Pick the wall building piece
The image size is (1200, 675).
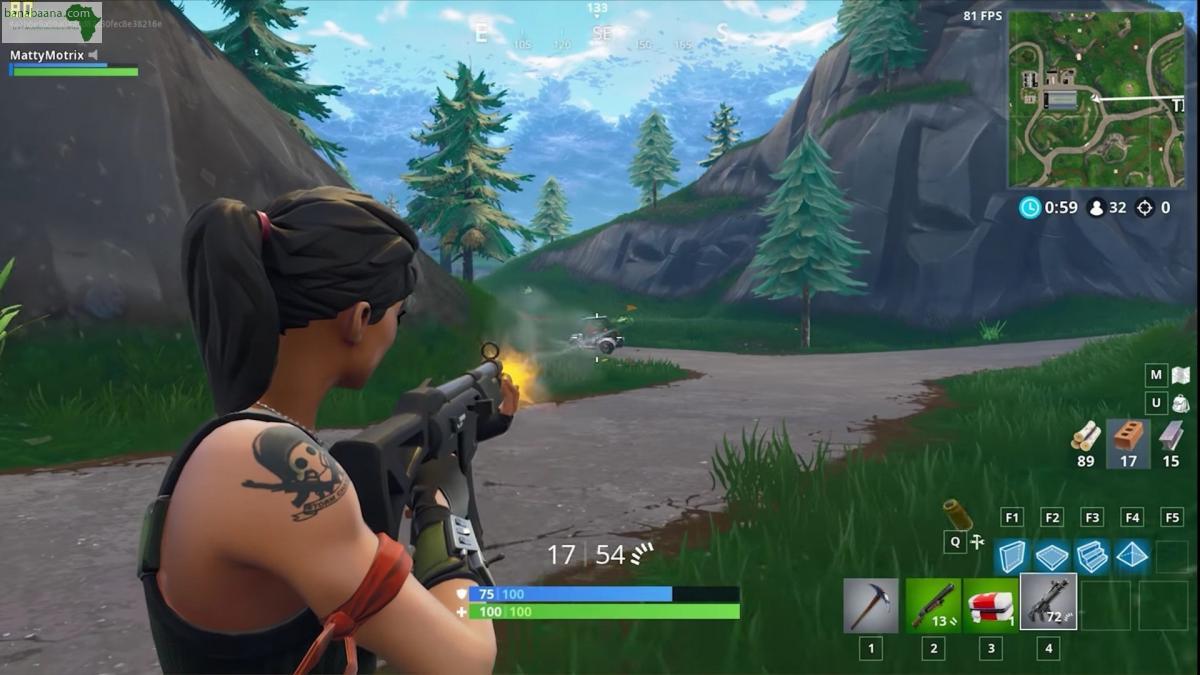click(1012, 556)
